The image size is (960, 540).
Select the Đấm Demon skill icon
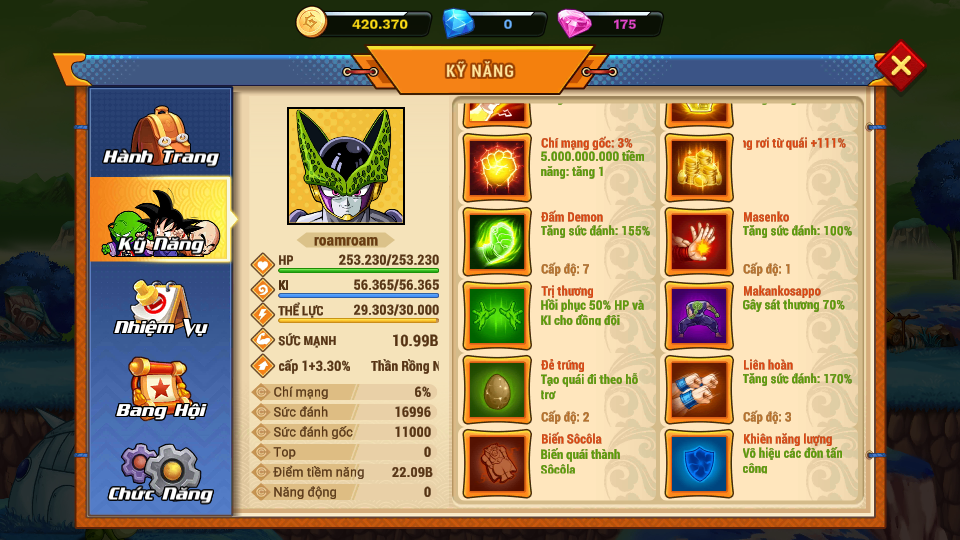[x=498, y=241]
